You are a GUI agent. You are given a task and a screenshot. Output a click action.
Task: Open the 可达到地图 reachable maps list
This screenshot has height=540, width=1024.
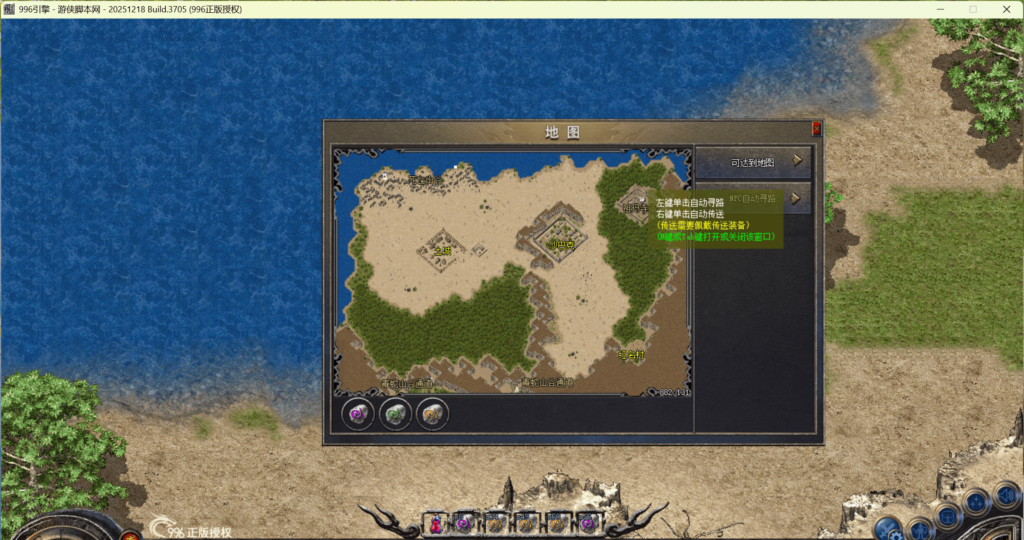753,162
